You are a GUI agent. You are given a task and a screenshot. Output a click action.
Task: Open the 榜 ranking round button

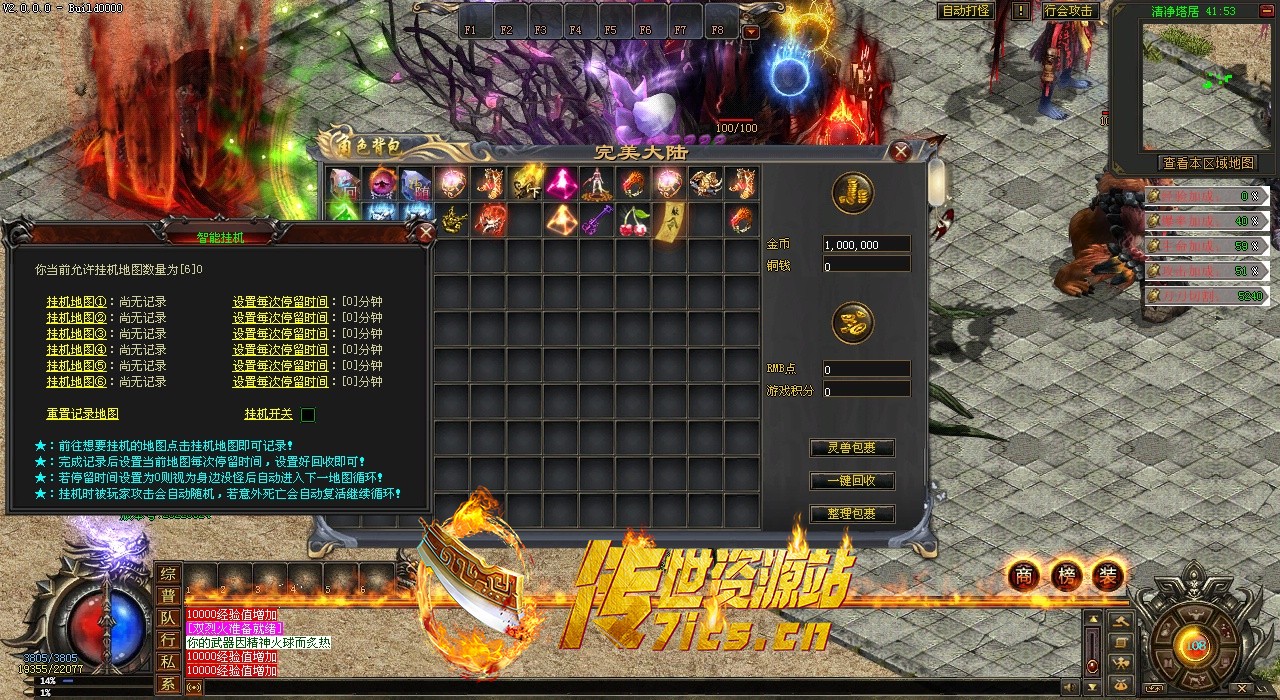pyautogui.click(x=1066, y=575)
